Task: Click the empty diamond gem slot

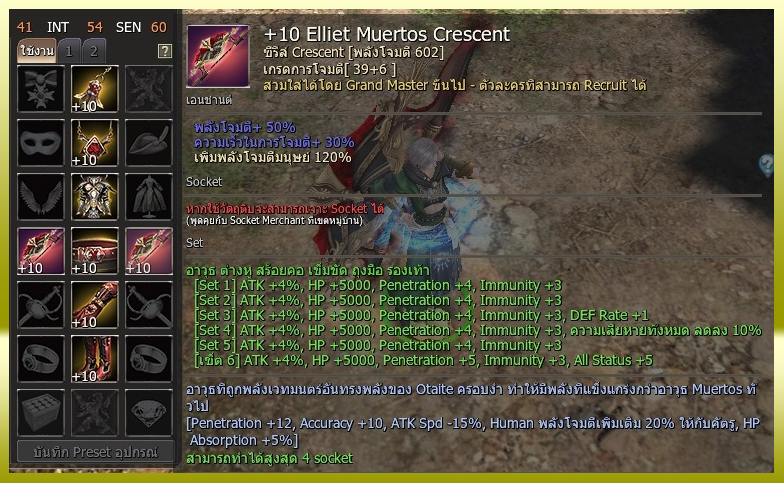Action: coord(149,414)
